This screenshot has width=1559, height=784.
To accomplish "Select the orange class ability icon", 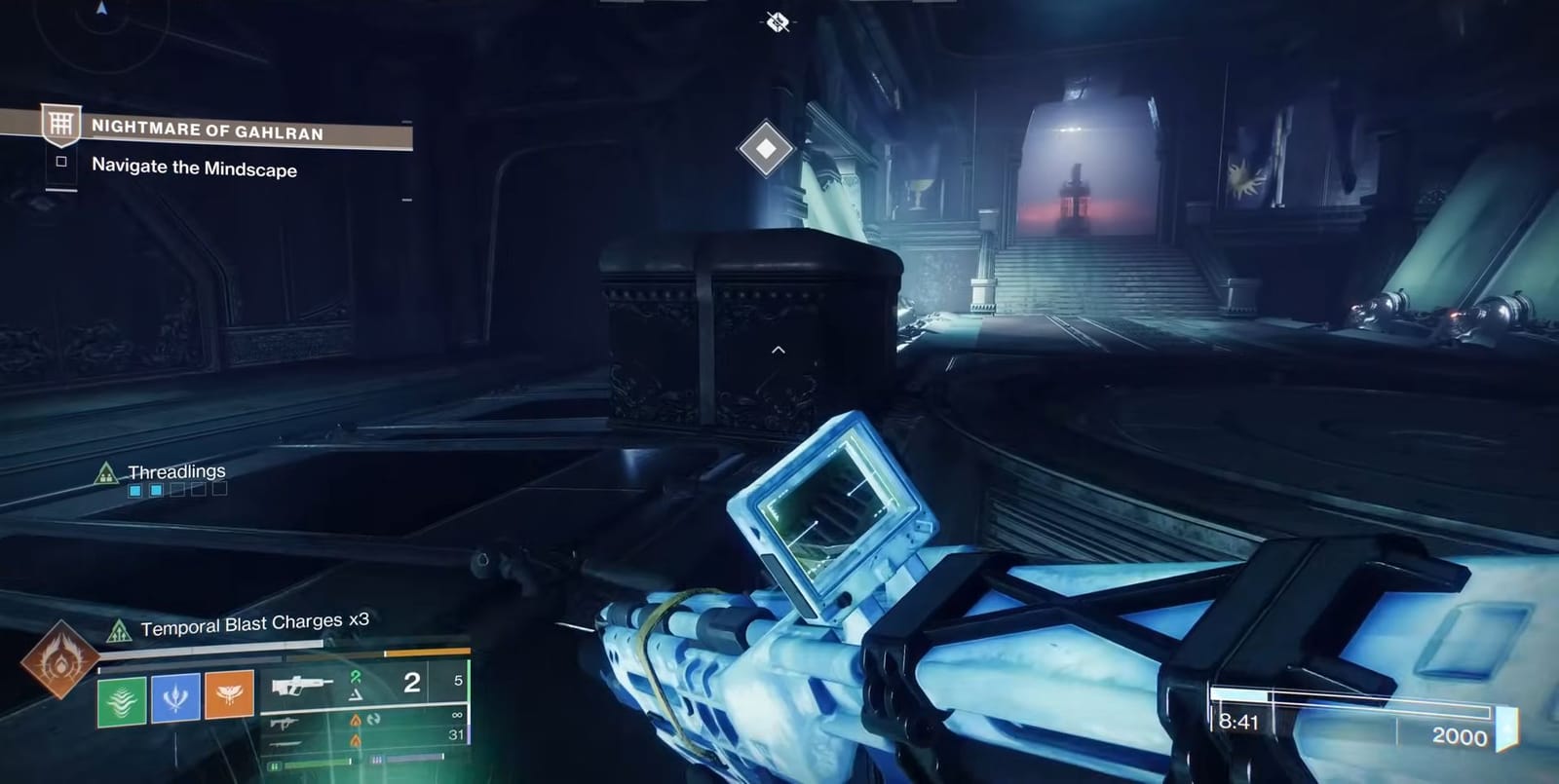I will coord(229,696).
